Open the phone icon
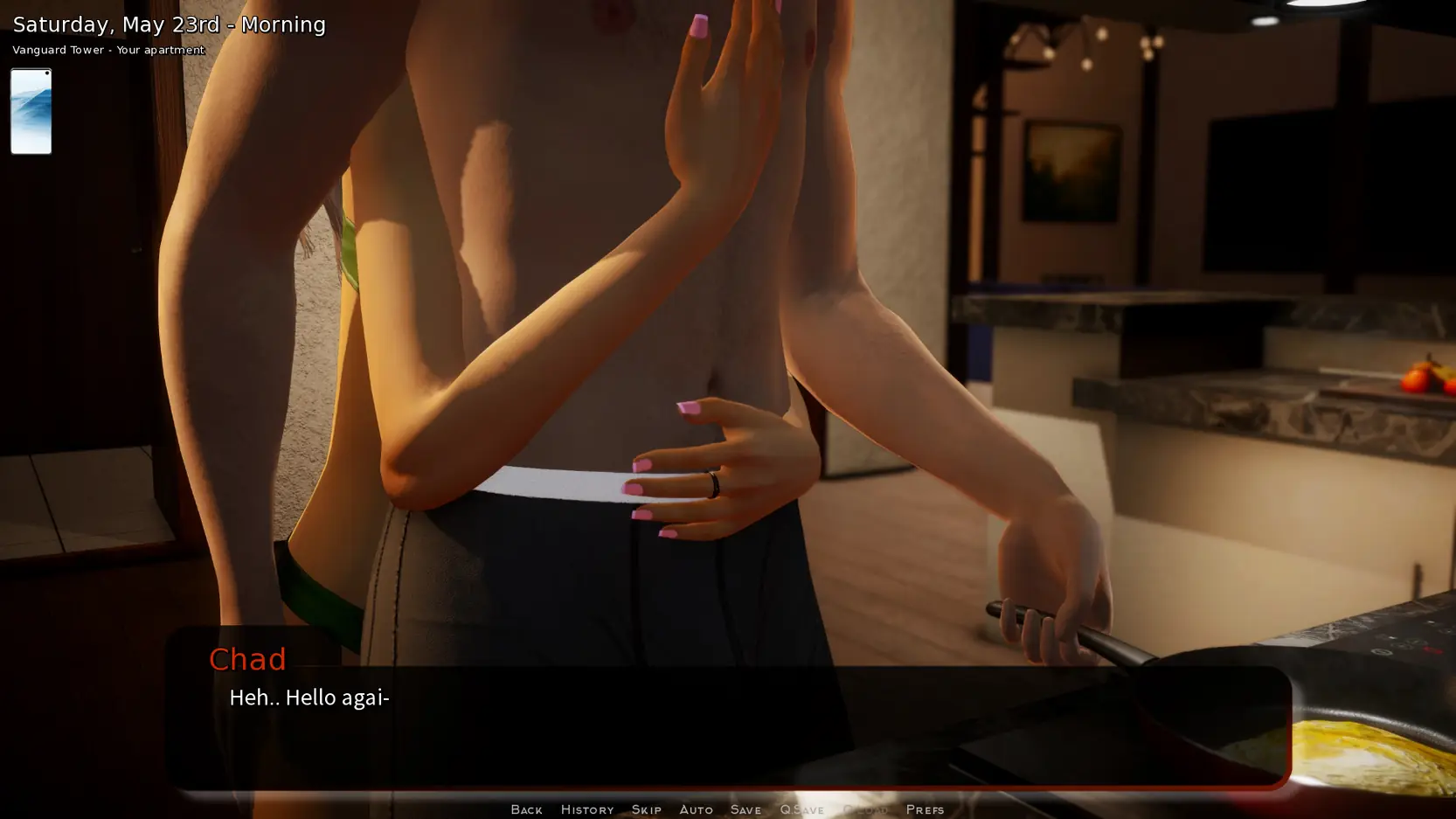This screenshot has width=1456, height=819. [31, 111]
